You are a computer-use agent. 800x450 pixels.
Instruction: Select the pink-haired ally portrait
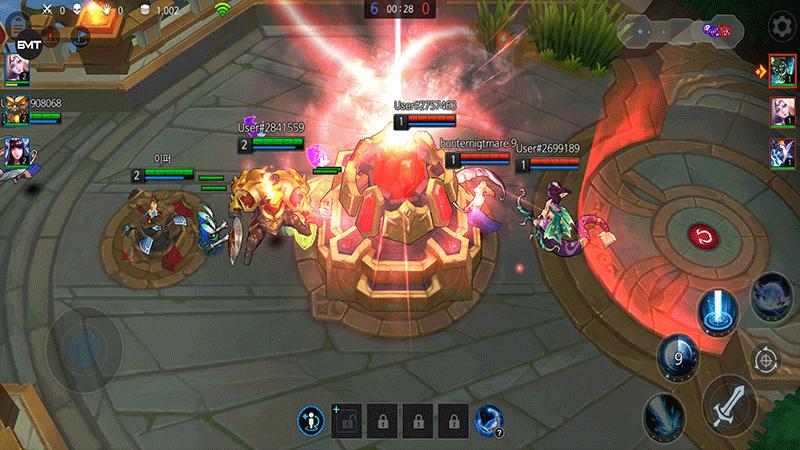click(16, 67)
